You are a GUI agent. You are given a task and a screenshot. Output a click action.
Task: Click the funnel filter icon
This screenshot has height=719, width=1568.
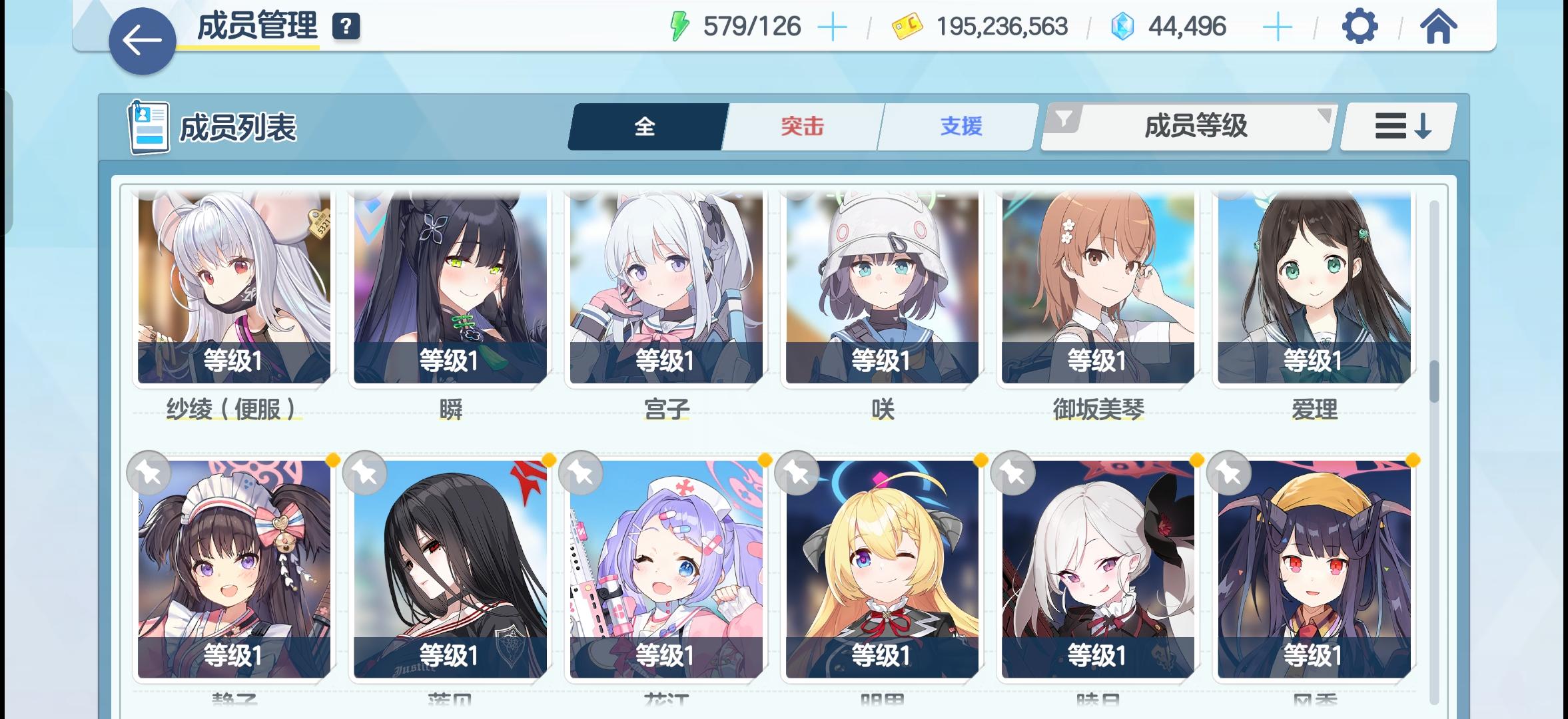[1066, 119]
